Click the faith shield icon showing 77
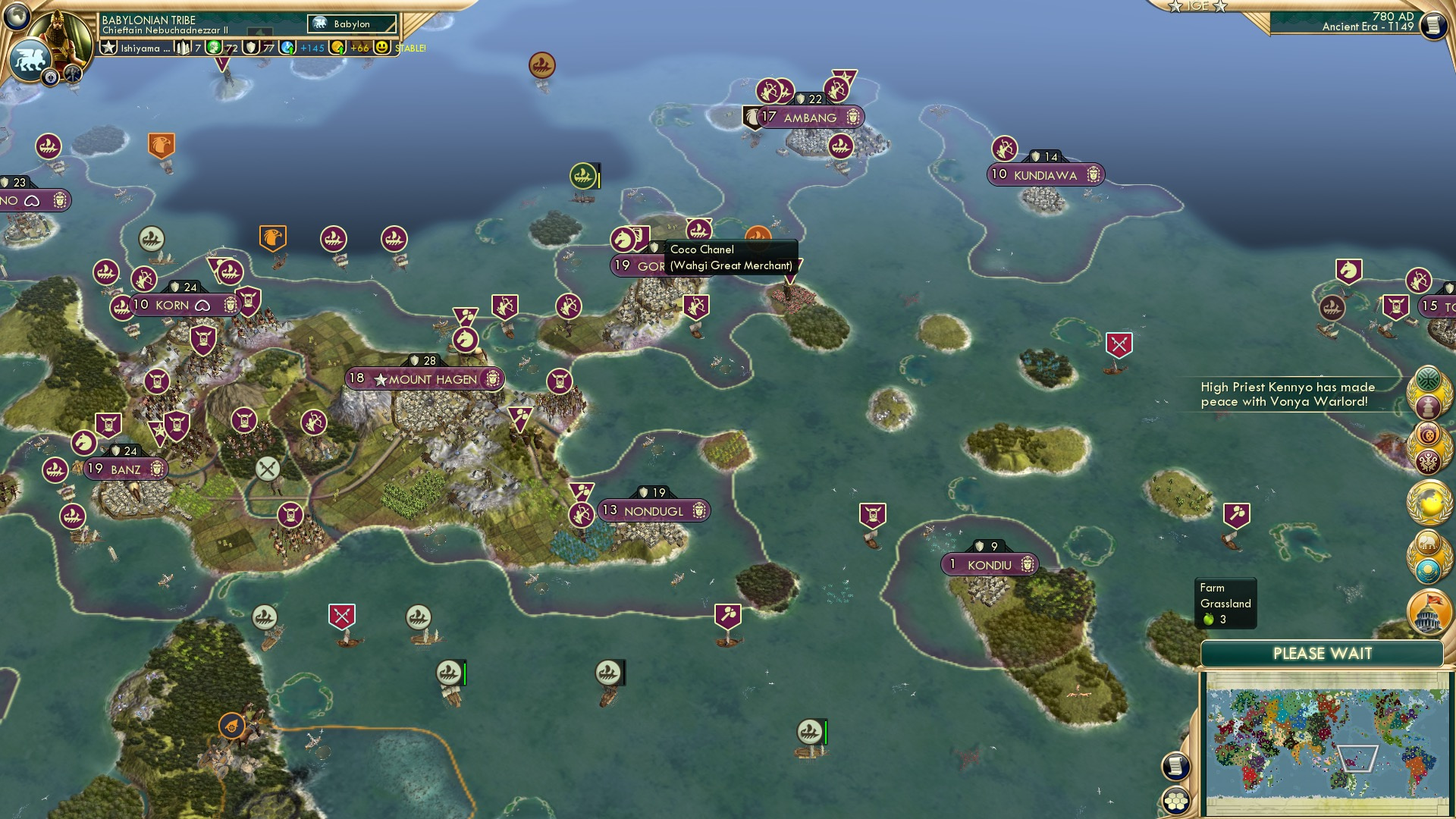 [250, 48]
